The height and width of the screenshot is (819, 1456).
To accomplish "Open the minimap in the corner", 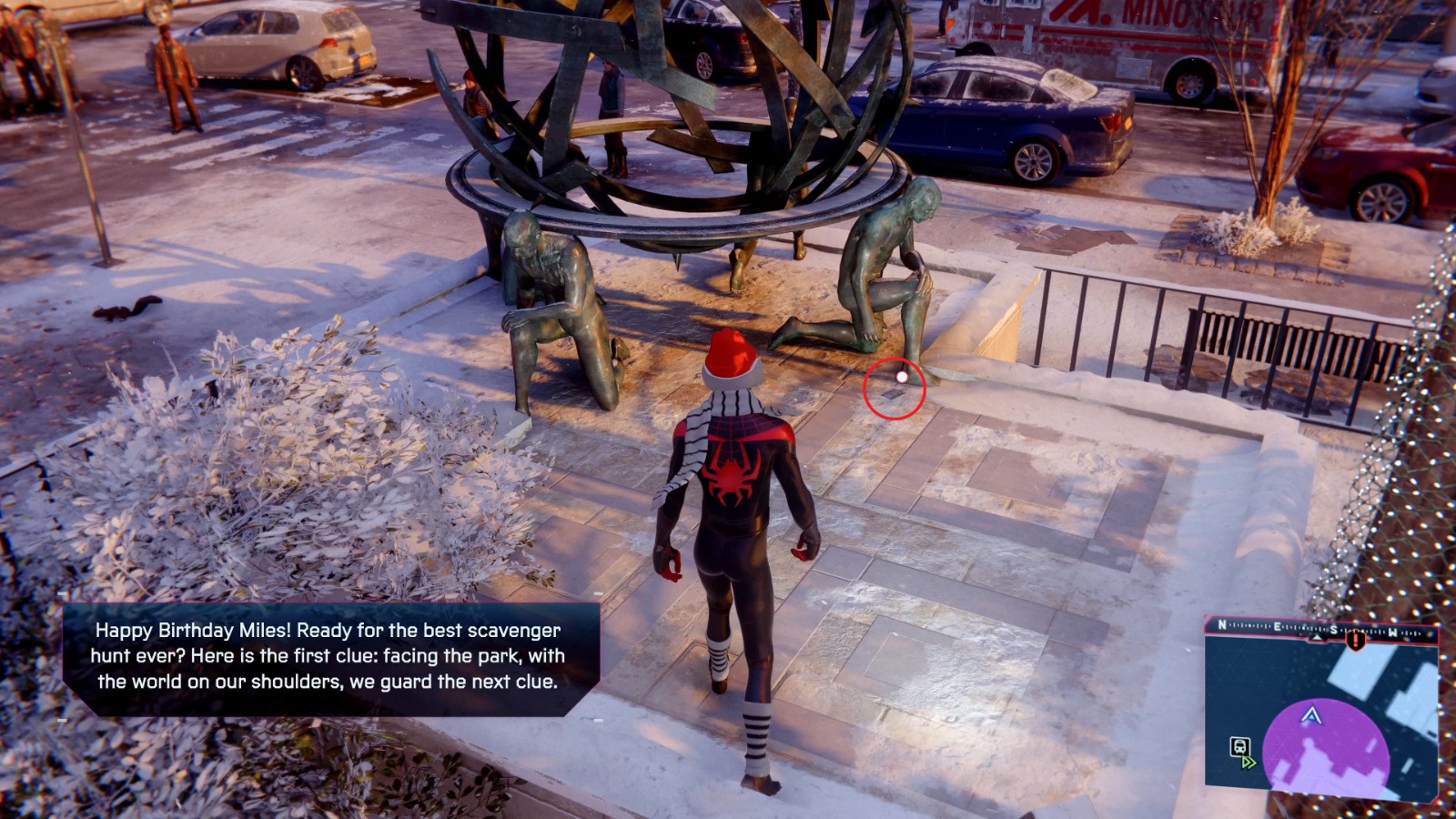I will pos(1321,712).
